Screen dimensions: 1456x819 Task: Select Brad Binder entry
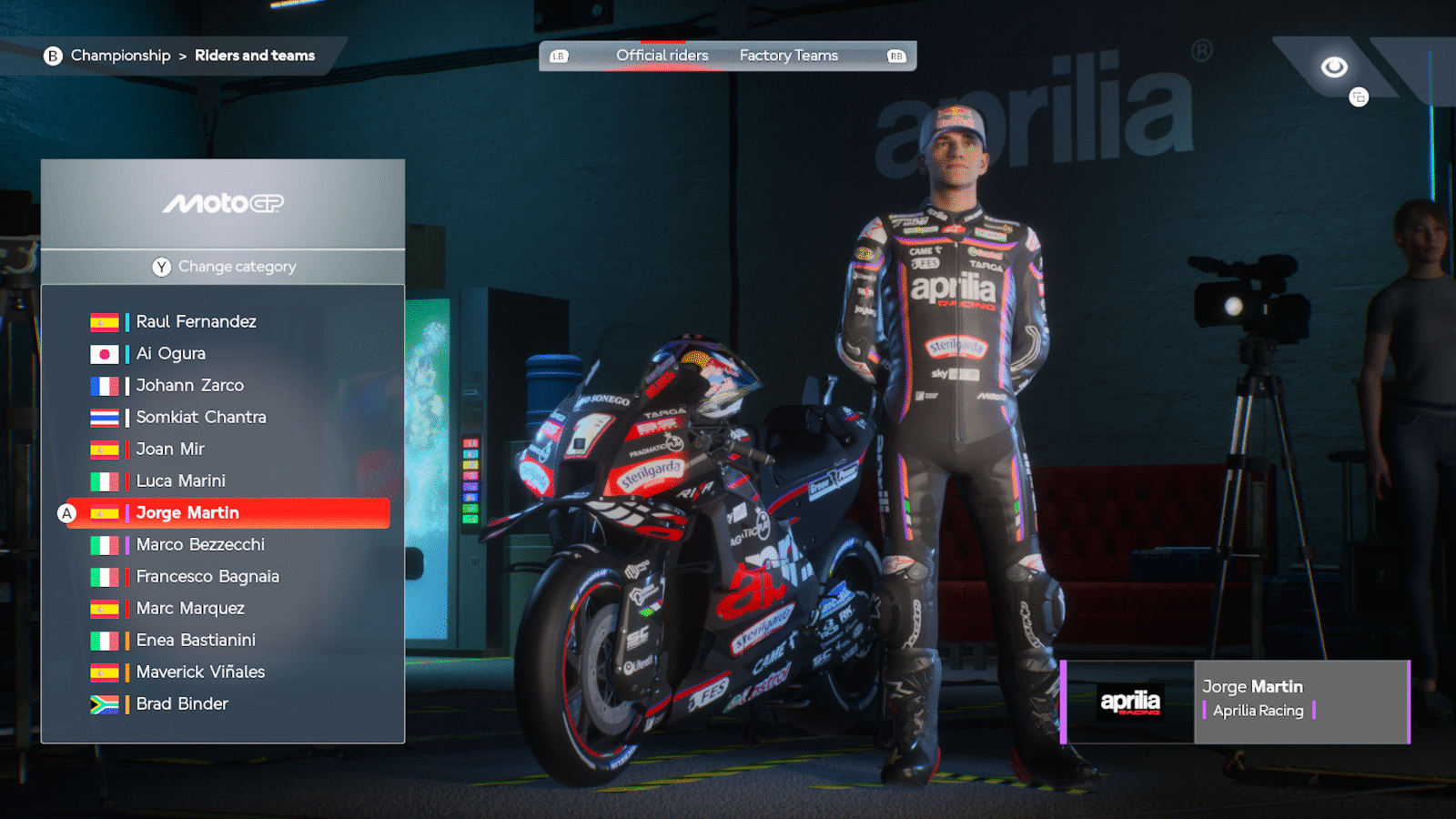pos(182,704)
